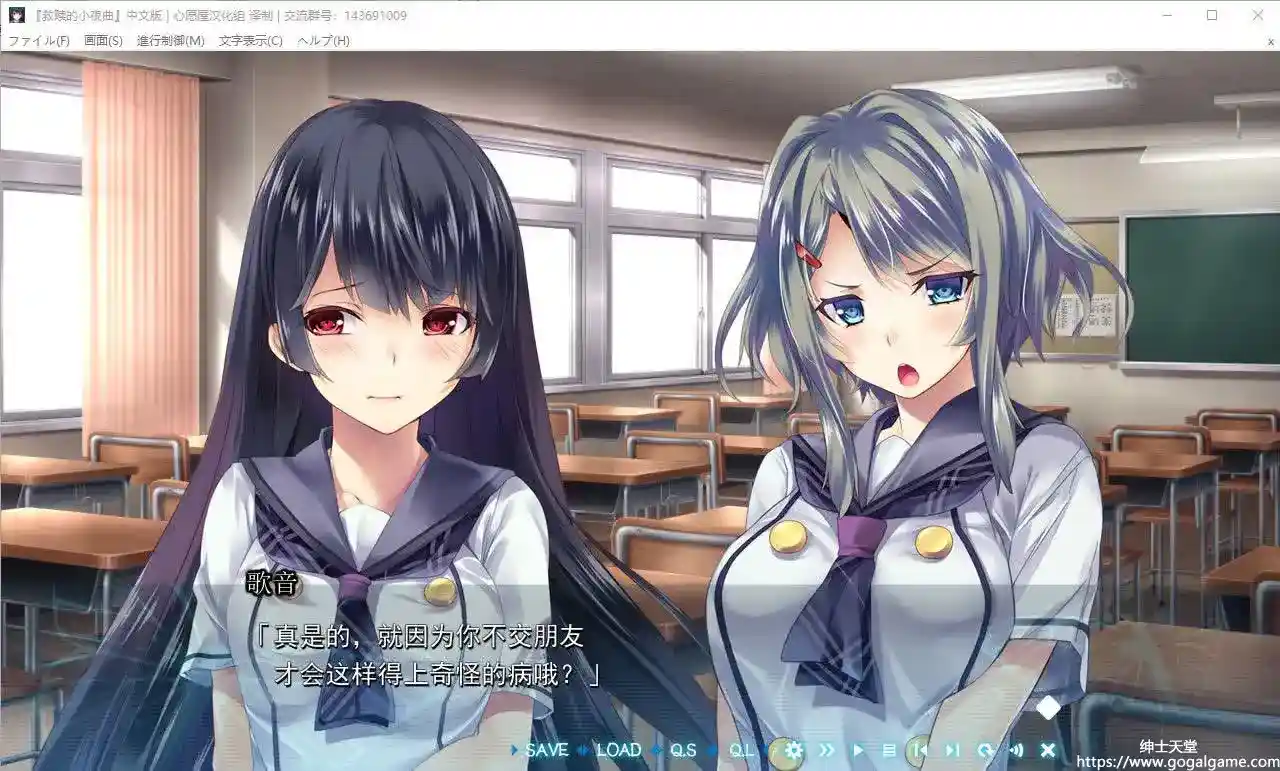Open the message backlog icon
The image size is (1280, 771).
(891, 749)
